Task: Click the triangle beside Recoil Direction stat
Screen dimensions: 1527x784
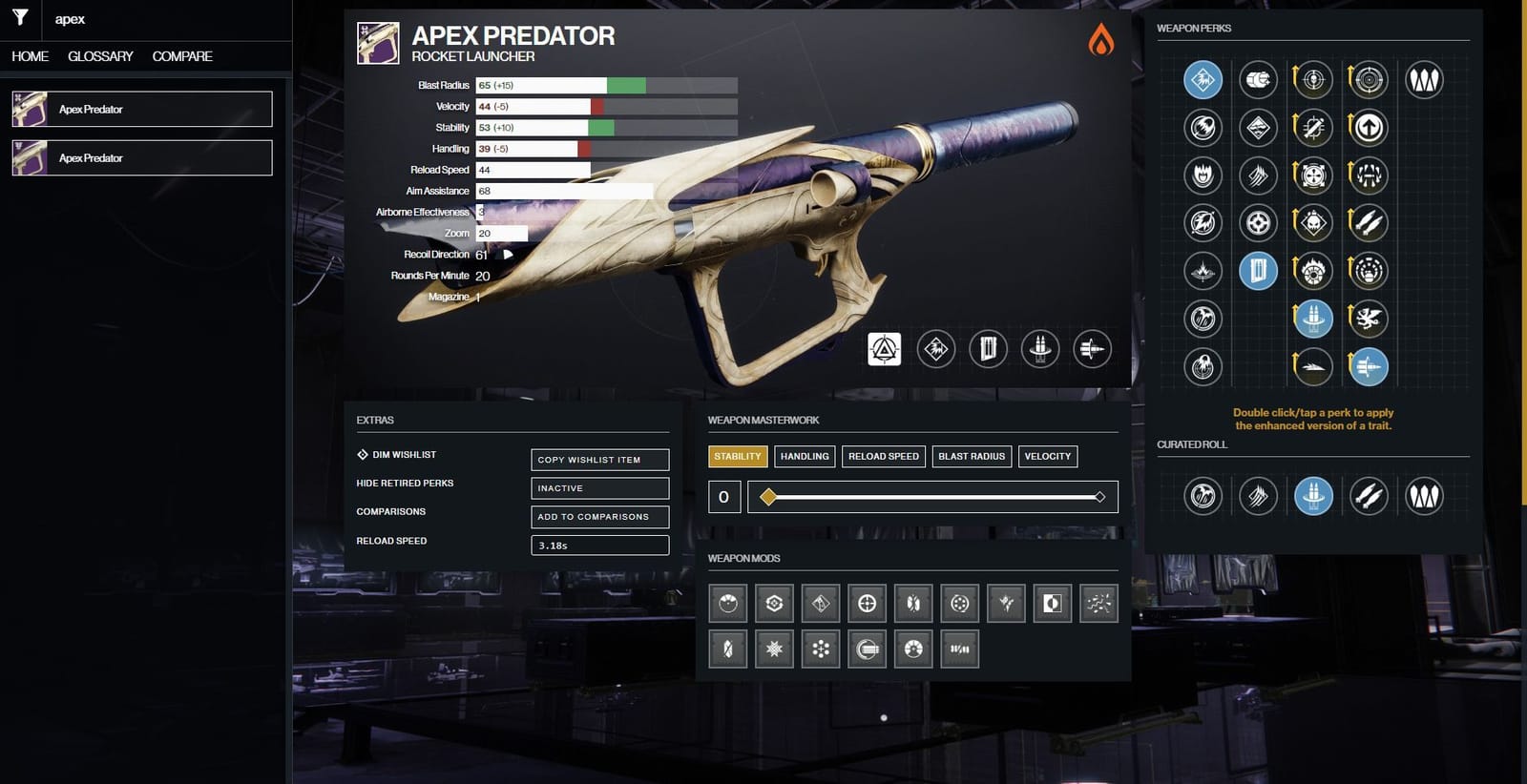Action: 507,255
